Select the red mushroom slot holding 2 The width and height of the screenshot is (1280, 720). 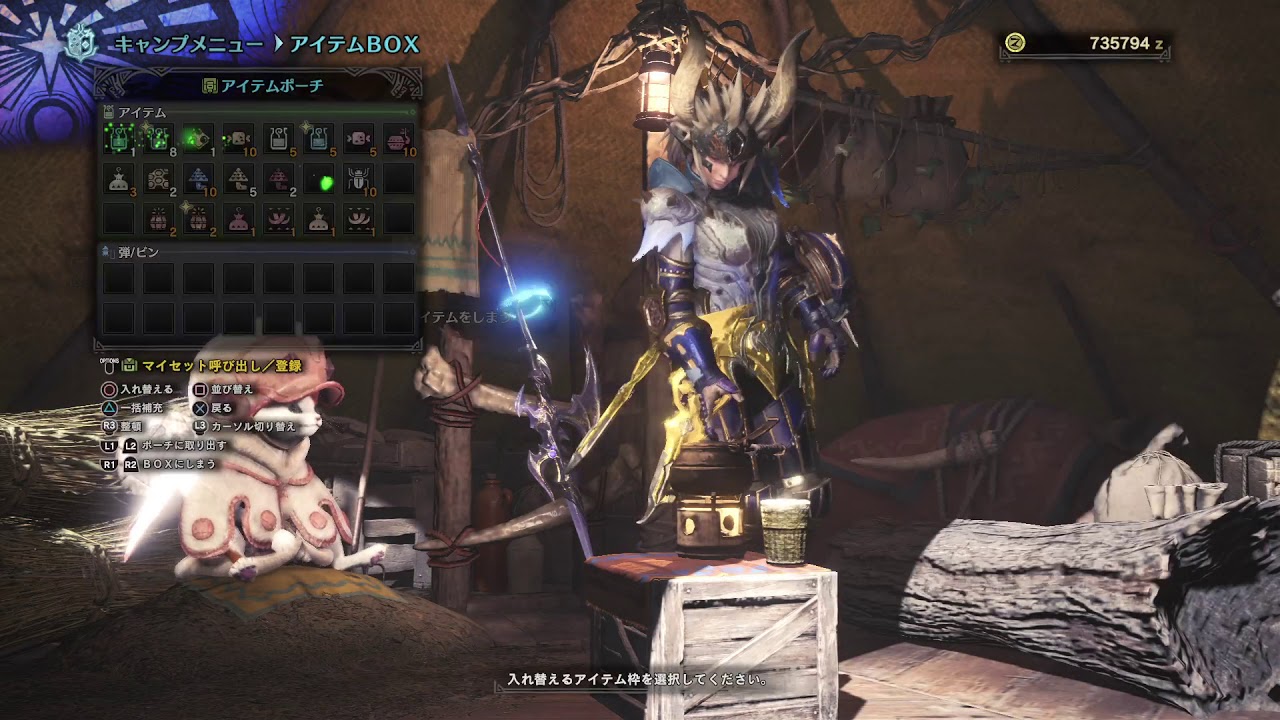point(278,179)
